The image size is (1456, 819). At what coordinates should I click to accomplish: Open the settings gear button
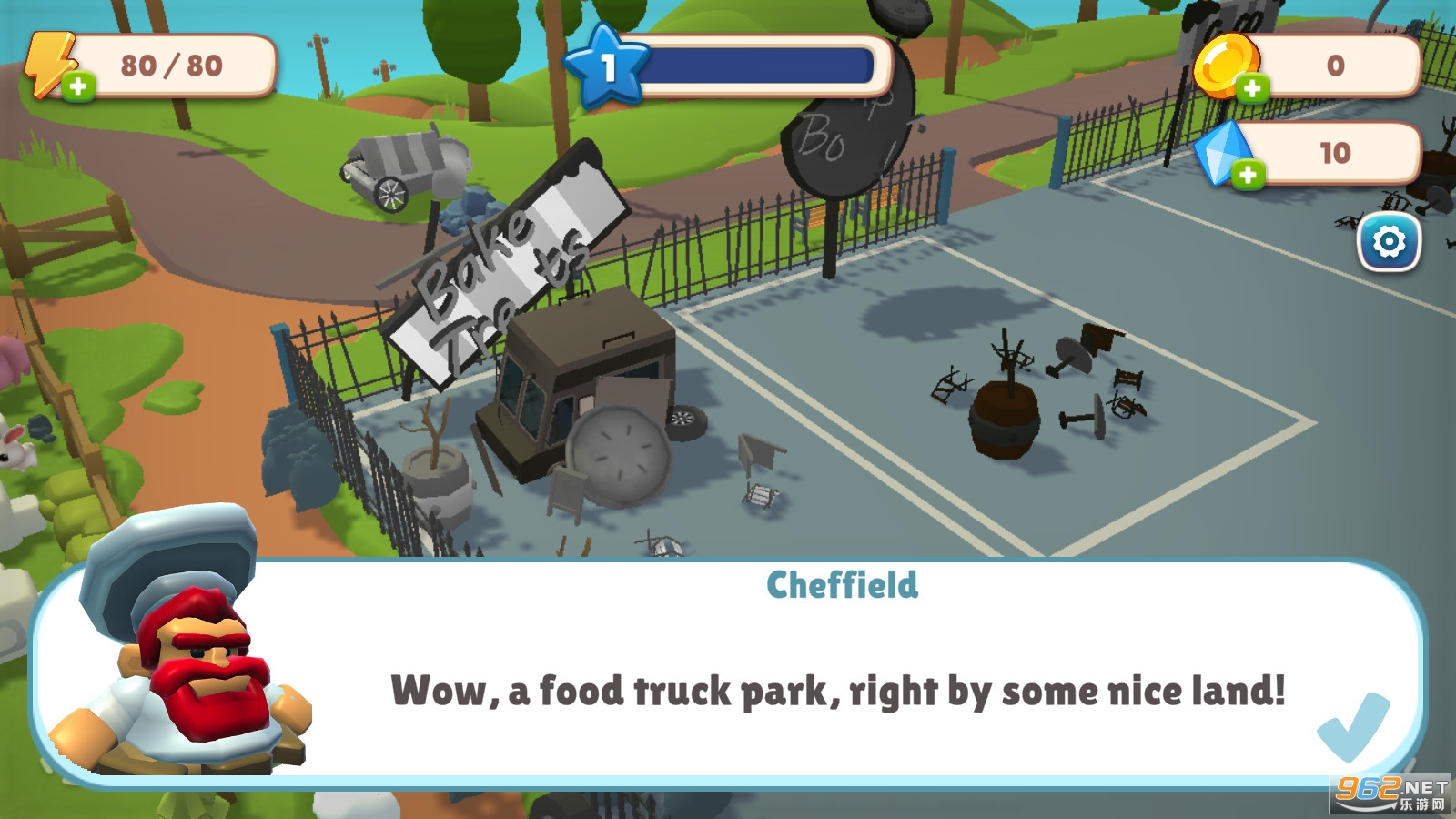point(1388,243)
